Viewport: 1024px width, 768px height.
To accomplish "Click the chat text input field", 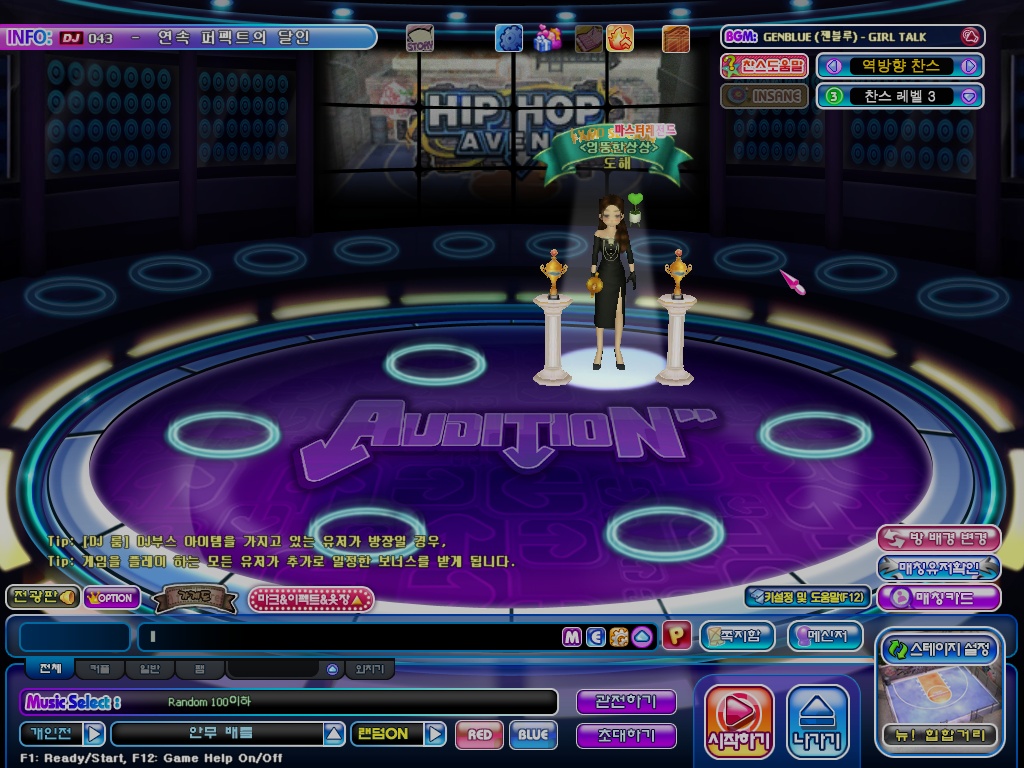I will tap(350, 636).
